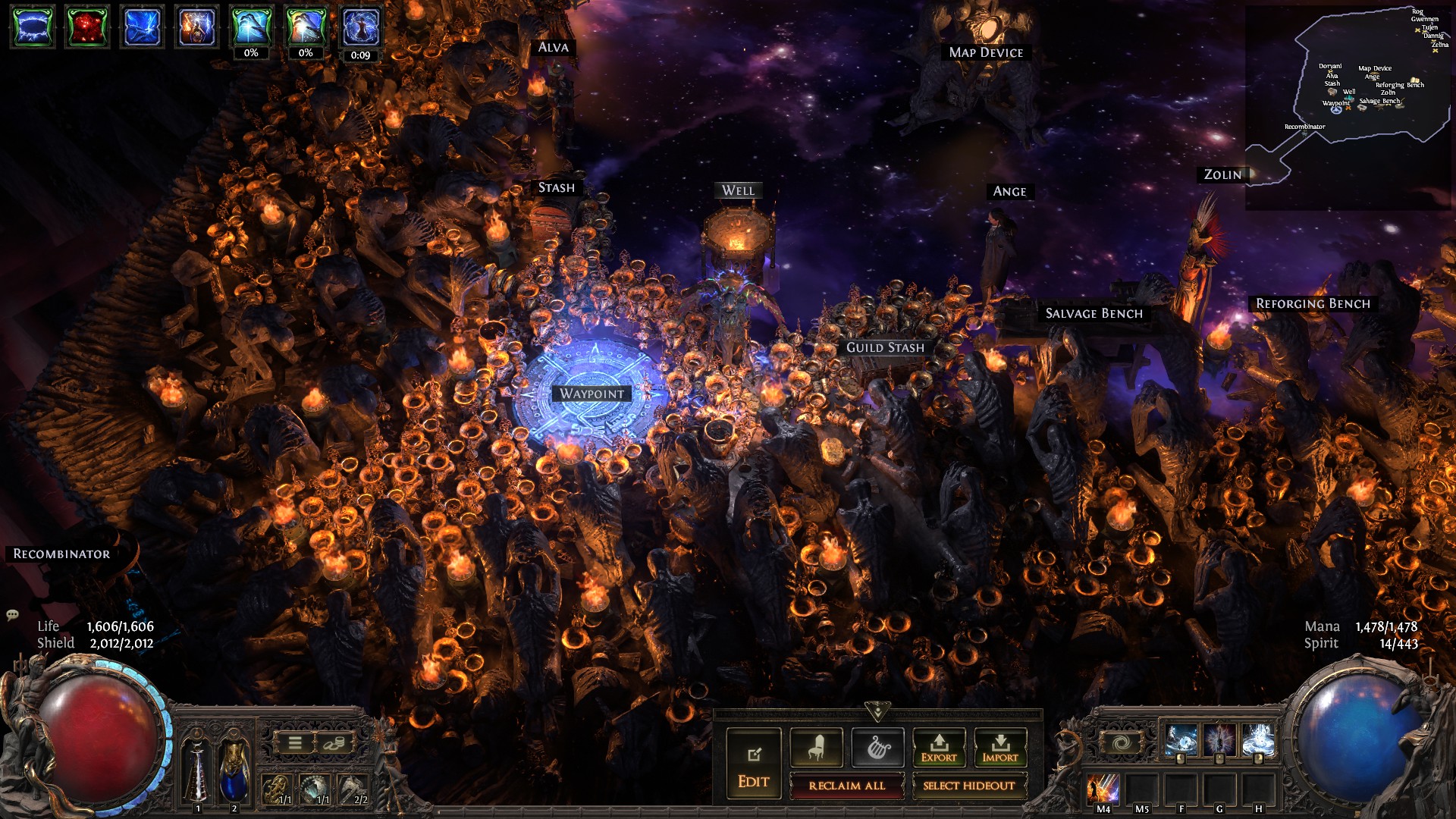1456x819 pixels.
Task: Import a hideout layout
Action: pos(1000,748)
